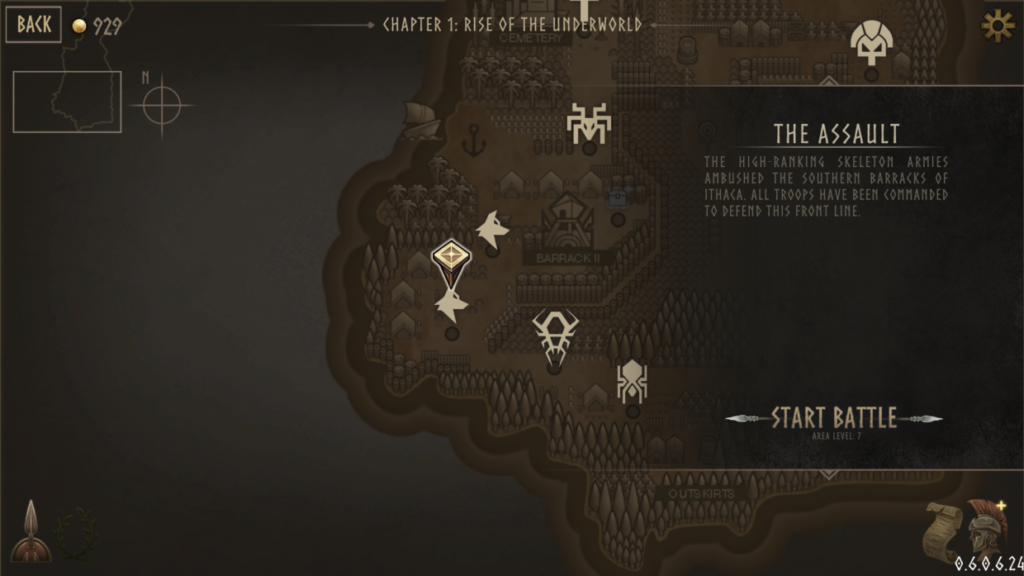
Task: Select the highlighted diamond map marker
Action: click(x=451, y=256)
